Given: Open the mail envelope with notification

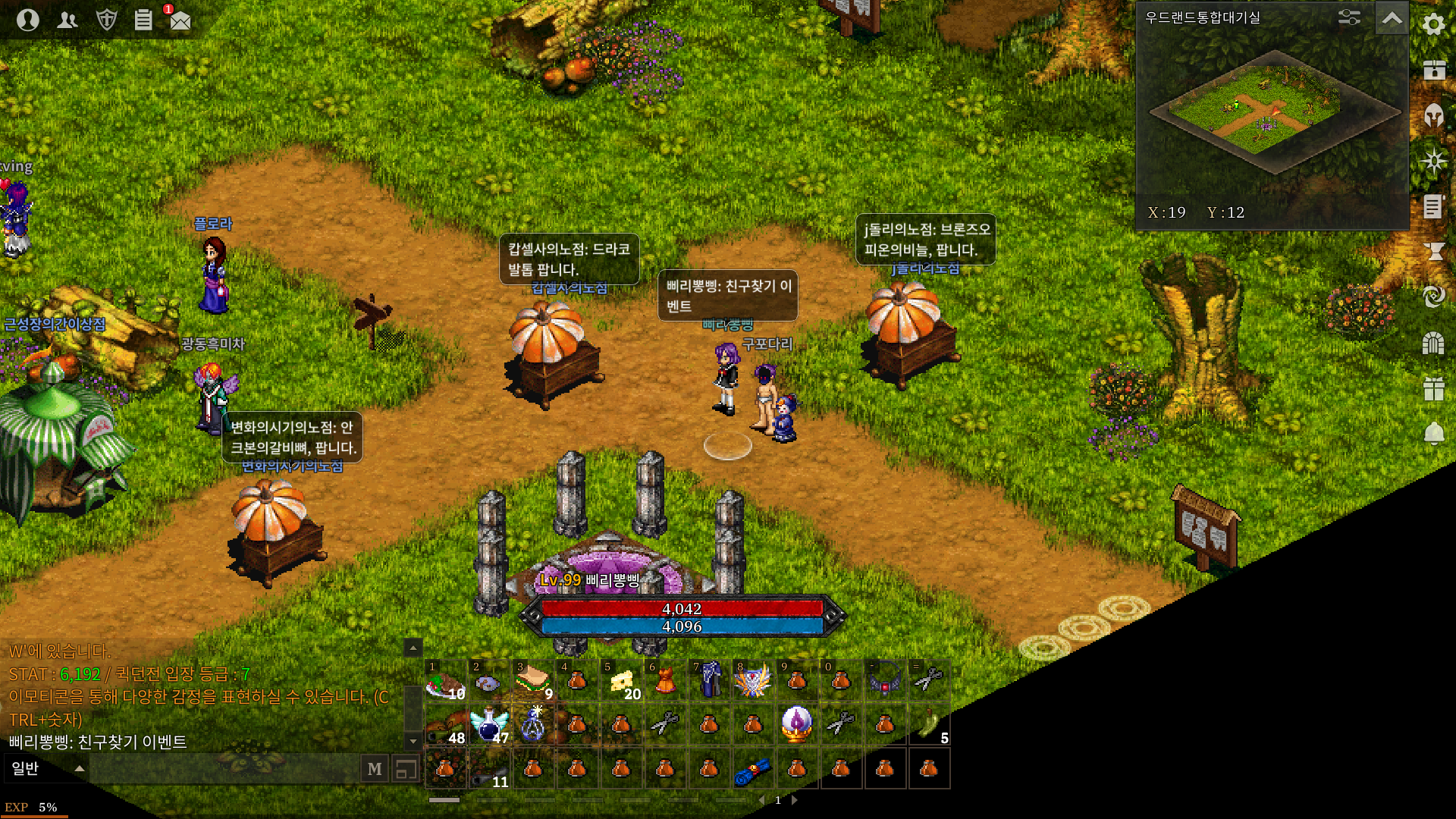Looking at the screenshot, I should (x=180, y=20).
